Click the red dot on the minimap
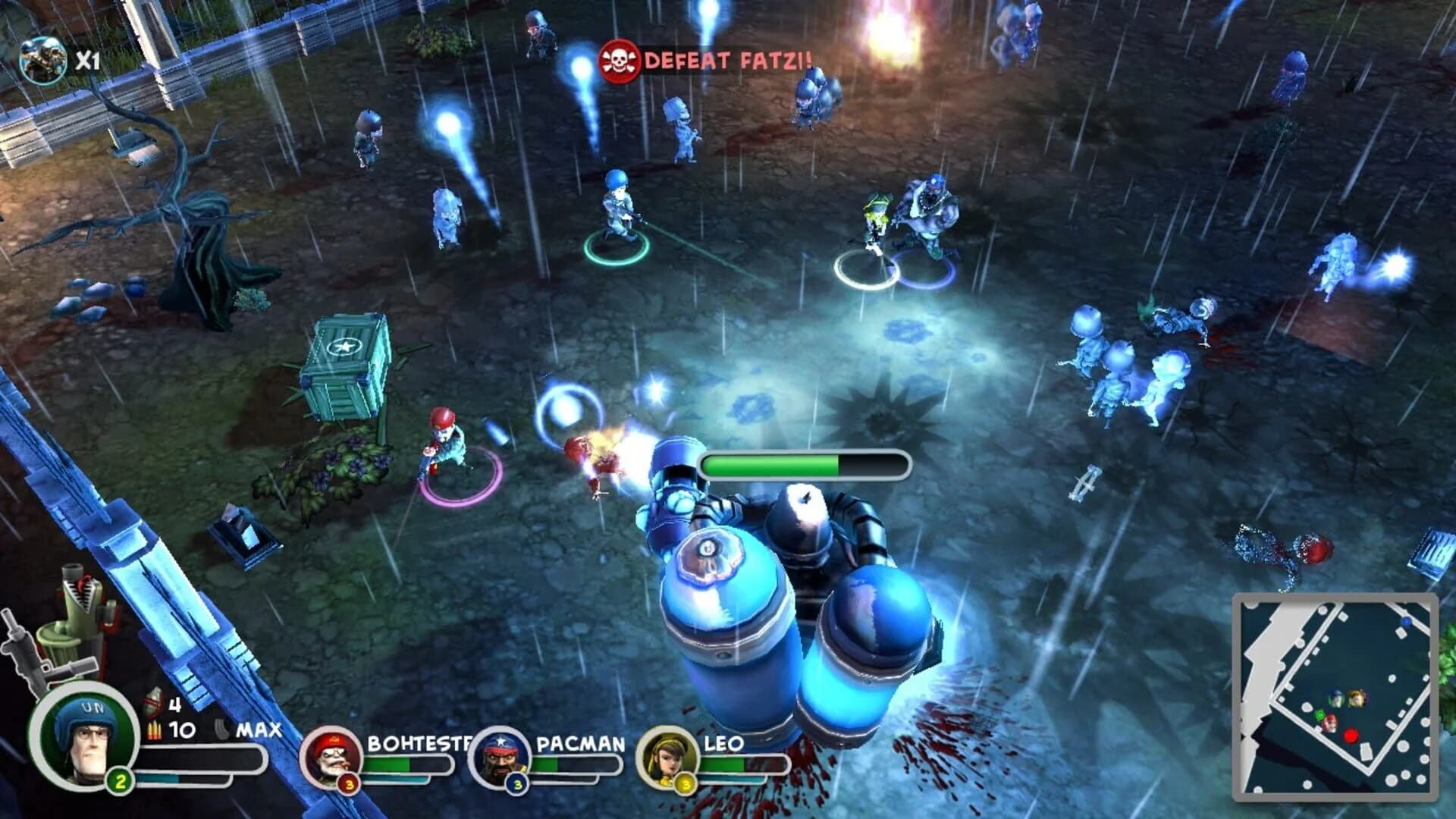The height and width of the screenshot is (819, 1456). [1351, 736]
